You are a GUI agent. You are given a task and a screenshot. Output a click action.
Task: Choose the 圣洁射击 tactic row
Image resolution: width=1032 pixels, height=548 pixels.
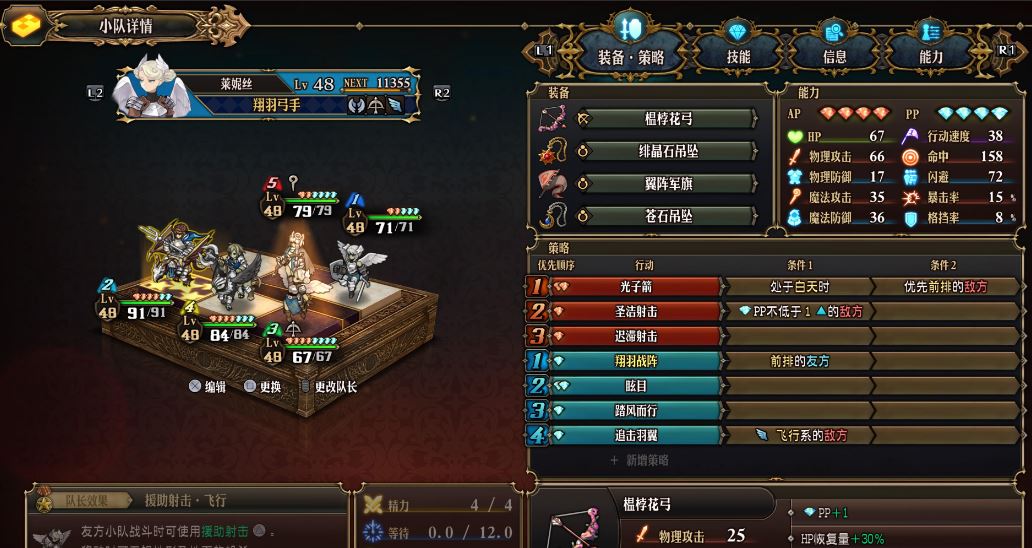[636, 311]
